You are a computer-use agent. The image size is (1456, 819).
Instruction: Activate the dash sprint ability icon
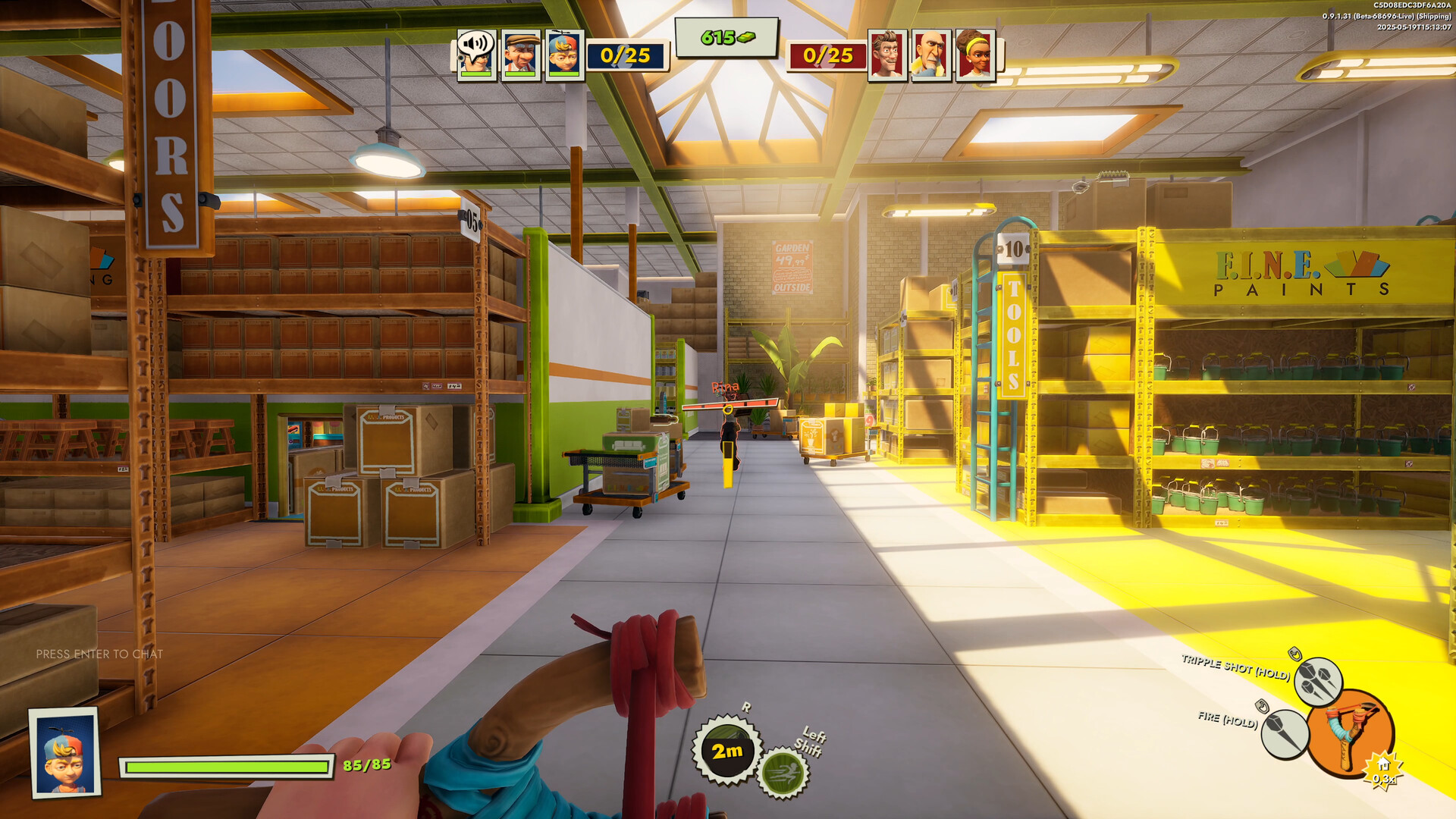coord(783,773)
